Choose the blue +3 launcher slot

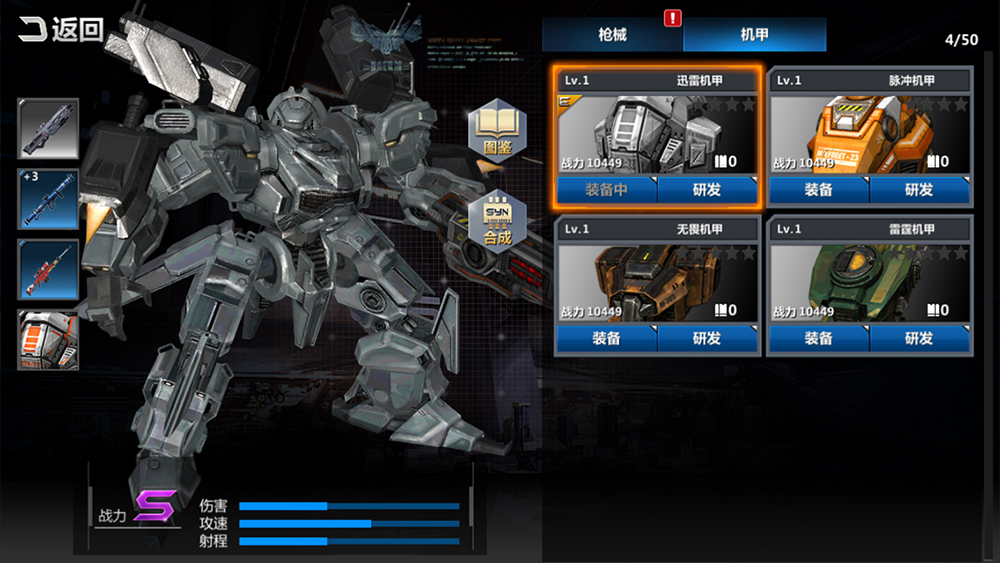tap(48, 199)
